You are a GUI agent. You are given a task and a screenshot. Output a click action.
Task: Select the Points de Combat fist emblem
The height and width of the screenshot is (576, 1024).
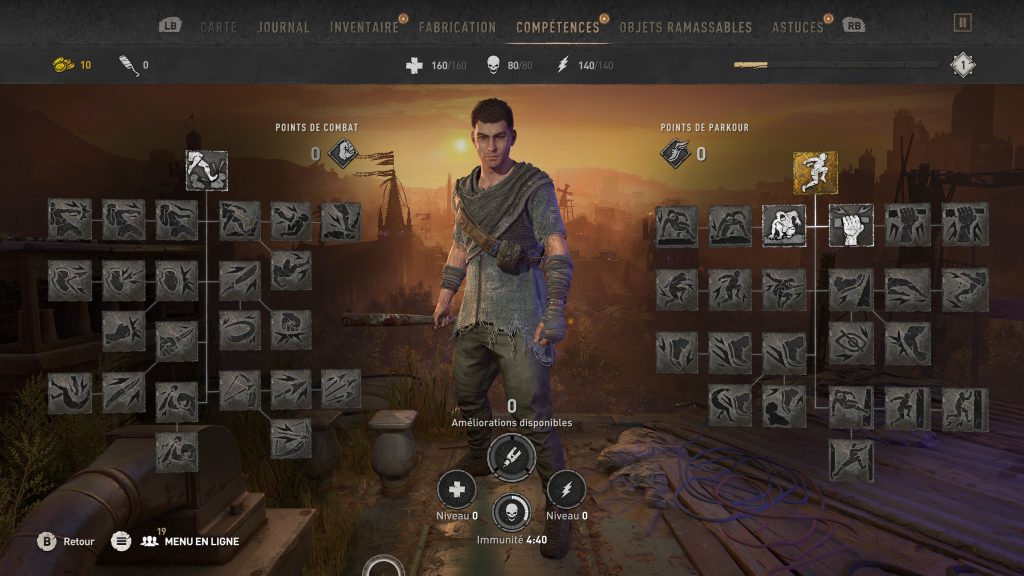(x=342, y=153)
